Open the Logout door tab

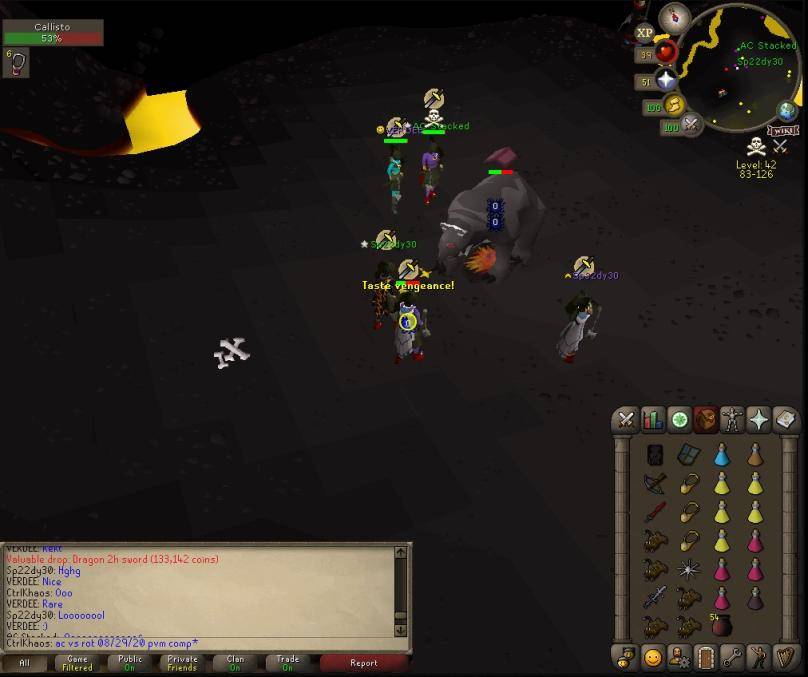pos(707,658)
